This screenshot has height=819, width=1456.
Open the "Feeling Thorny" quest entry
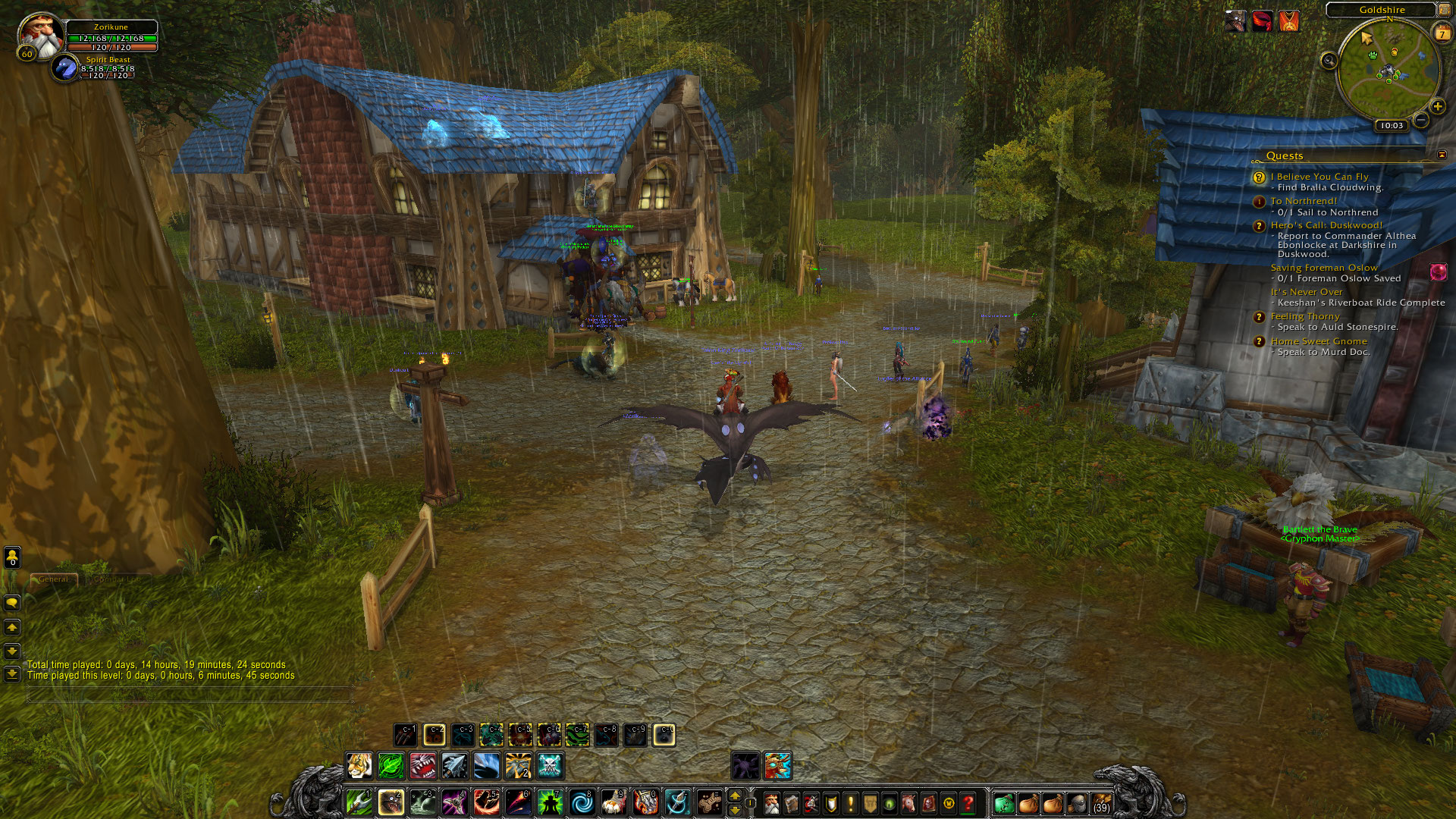coord(1305,316)
